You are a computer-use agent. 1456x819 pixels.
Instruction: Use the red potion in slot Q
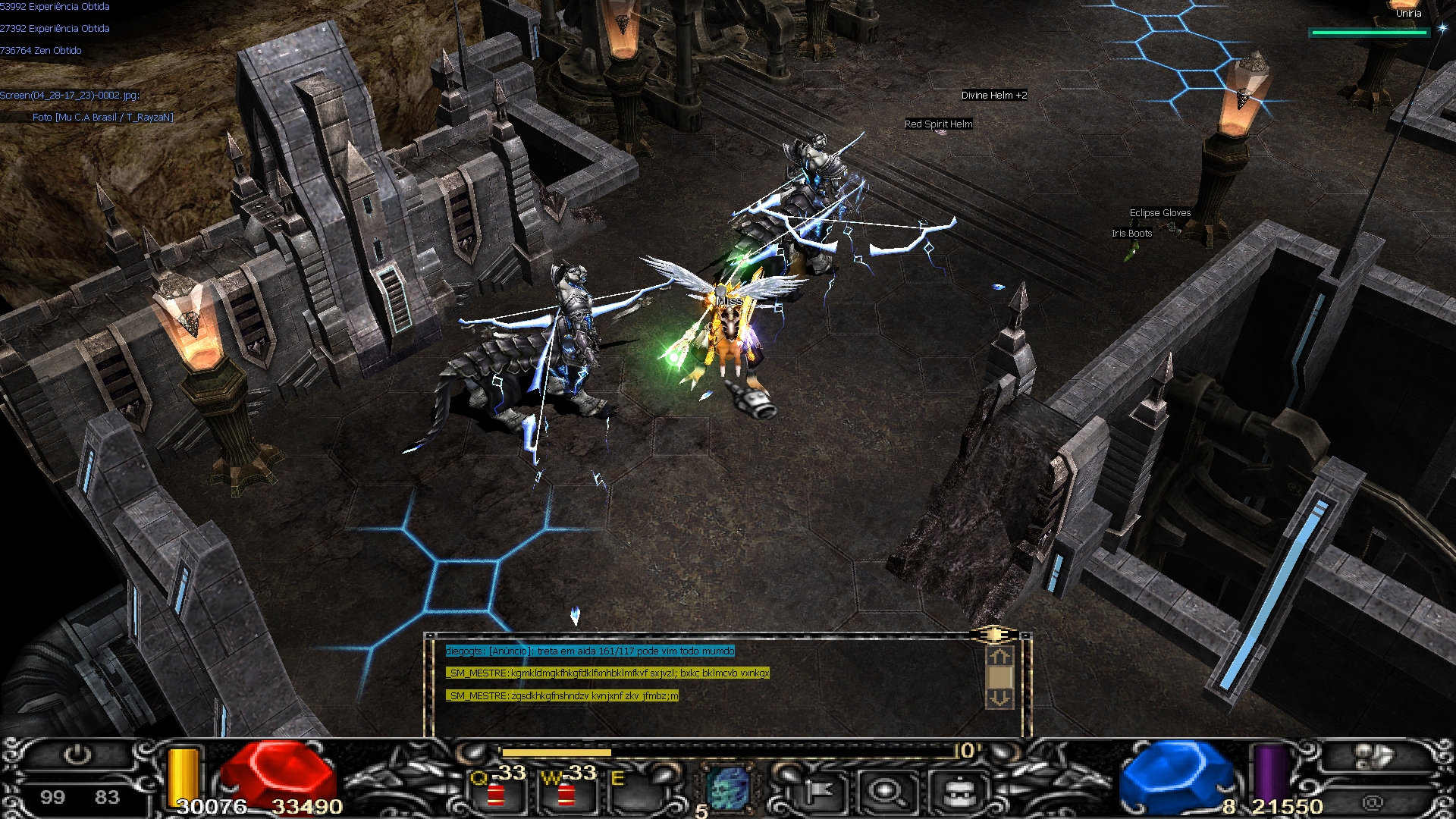[x=497, y=792]
